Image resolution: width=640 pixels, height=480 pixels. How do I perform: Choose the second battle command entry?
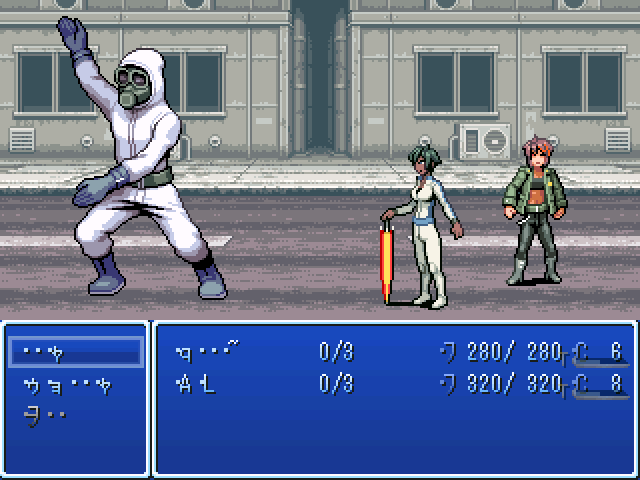pyautogui.click(x=67, y=384)
